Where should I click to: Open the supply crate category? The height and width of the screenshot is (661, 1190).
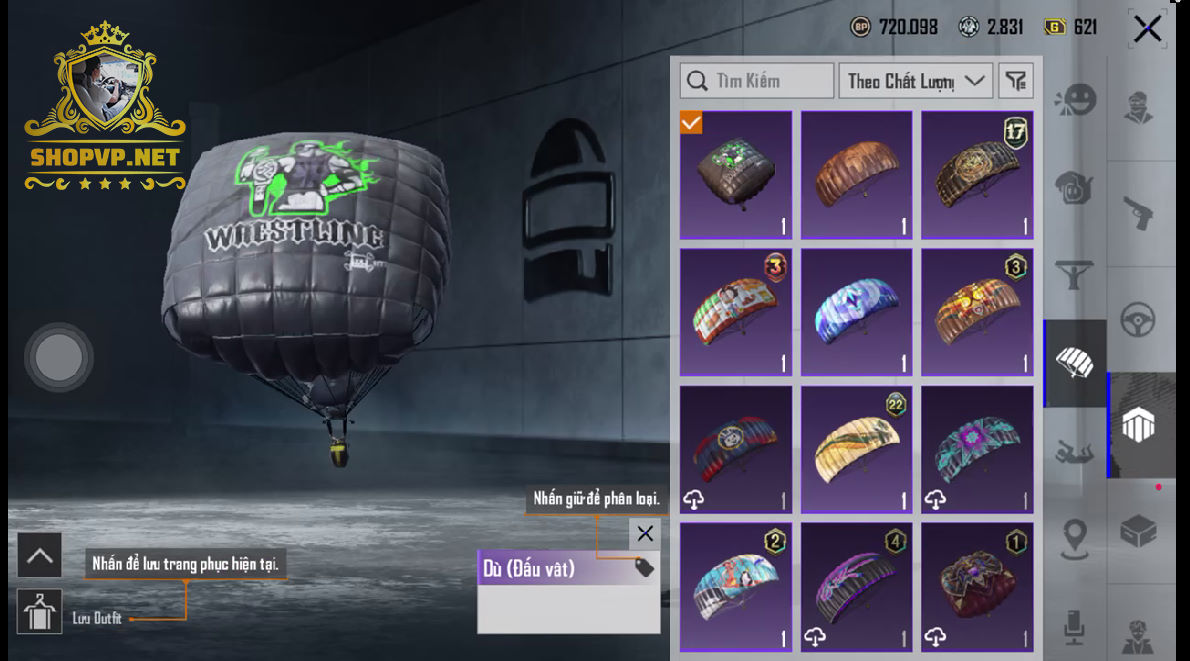[x=1137, y=531]
